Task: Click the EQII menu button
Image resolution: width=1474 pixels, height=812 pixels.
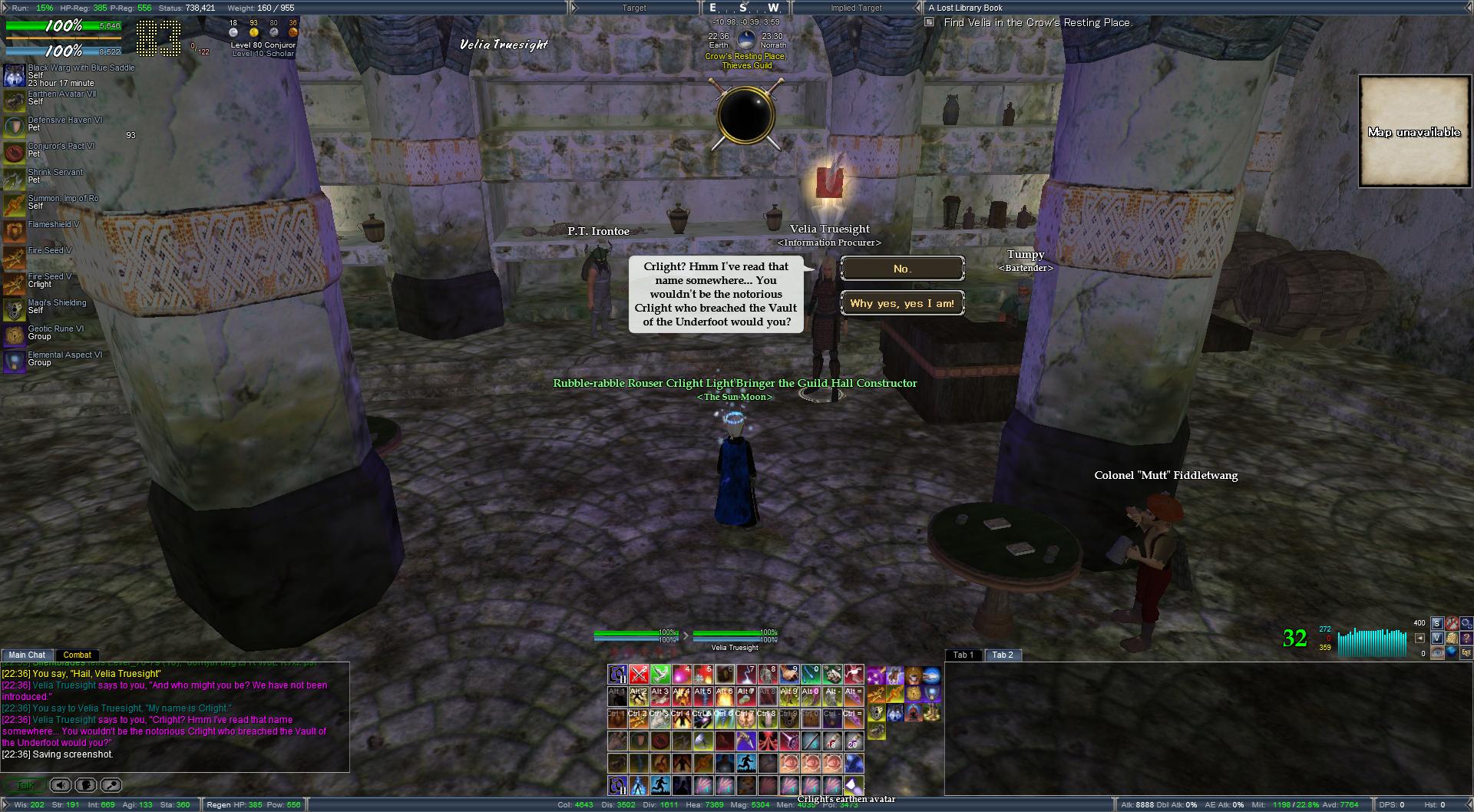Action: click(x=1466, y=652)
